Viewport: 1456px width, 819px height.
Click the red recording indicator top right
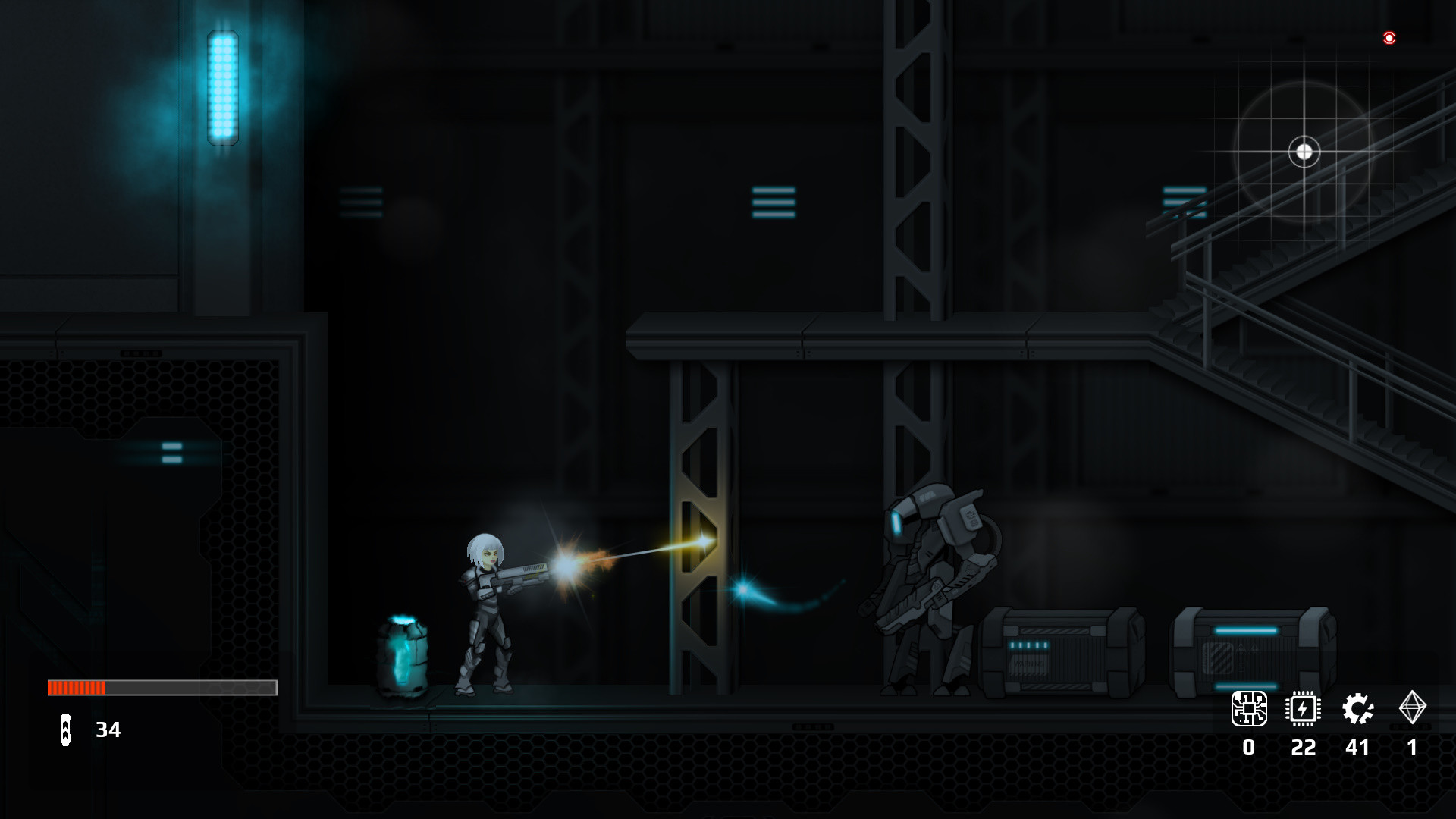coord(1389,38)
